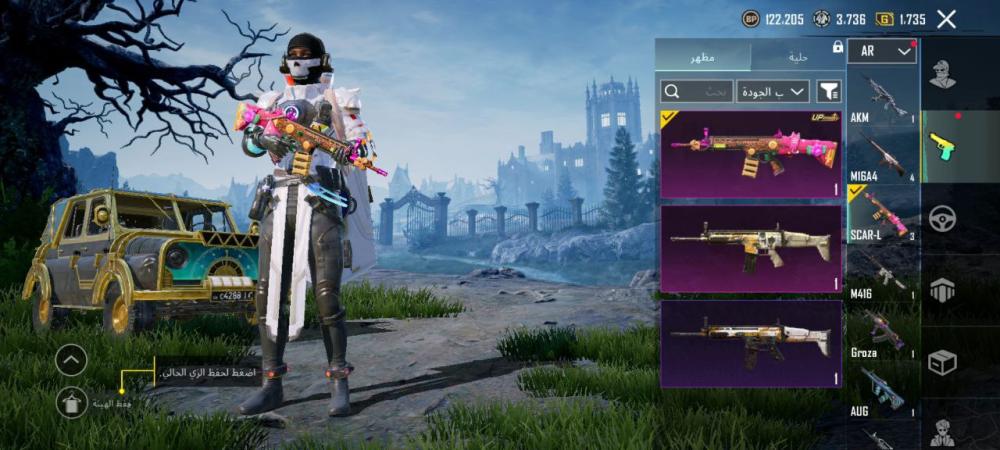Choose the white and gold SCAR-L skin

751,343
